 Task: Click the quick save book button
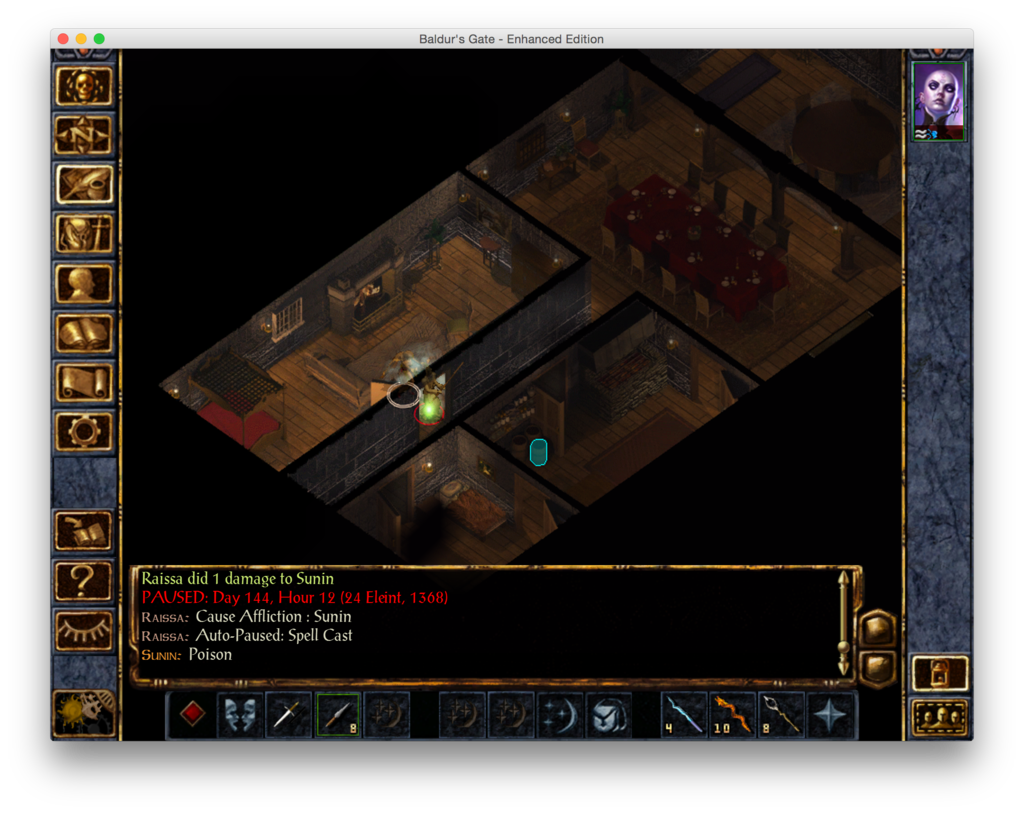click(x=84, y=530)
